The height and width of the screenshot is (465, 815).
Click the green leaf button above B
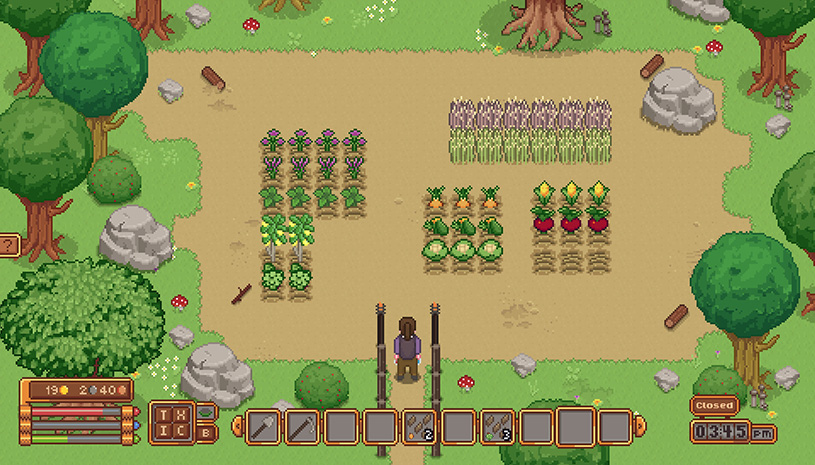coord(206,412)
